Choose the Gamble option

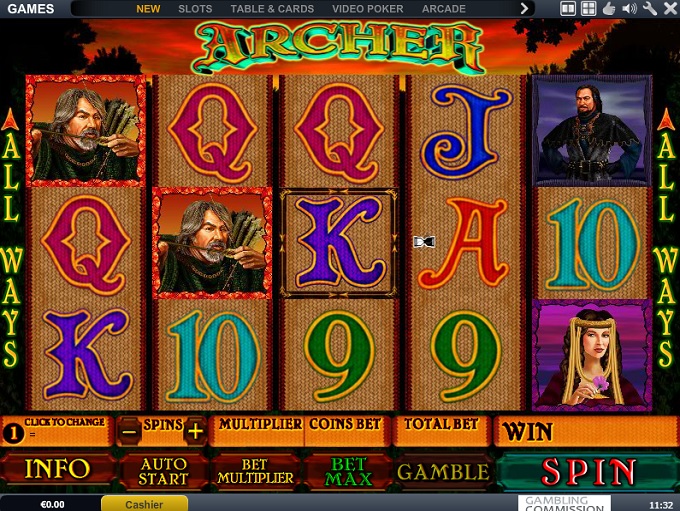point(443,471)
